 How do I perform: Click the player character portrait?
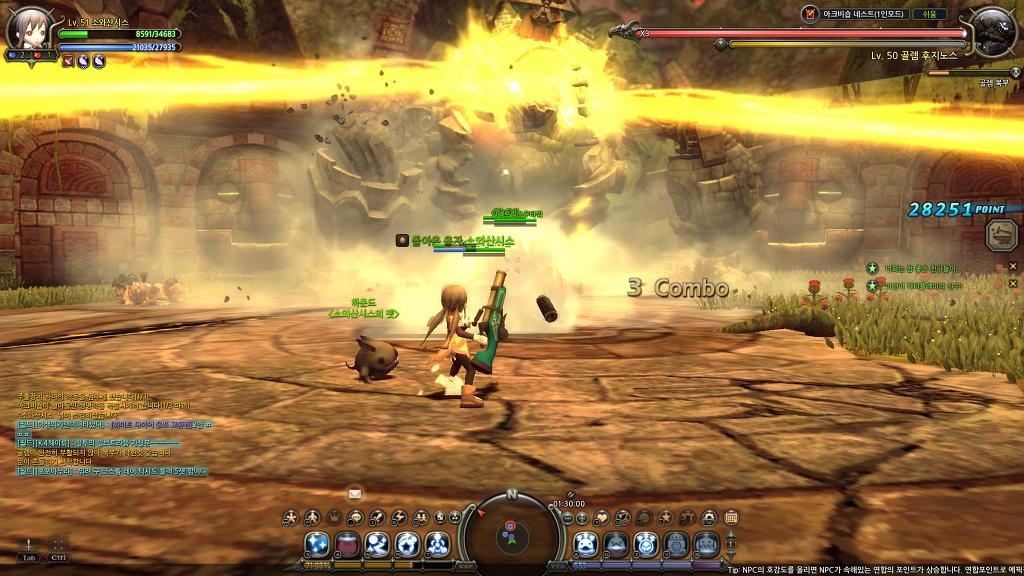[x=27, y=28]
